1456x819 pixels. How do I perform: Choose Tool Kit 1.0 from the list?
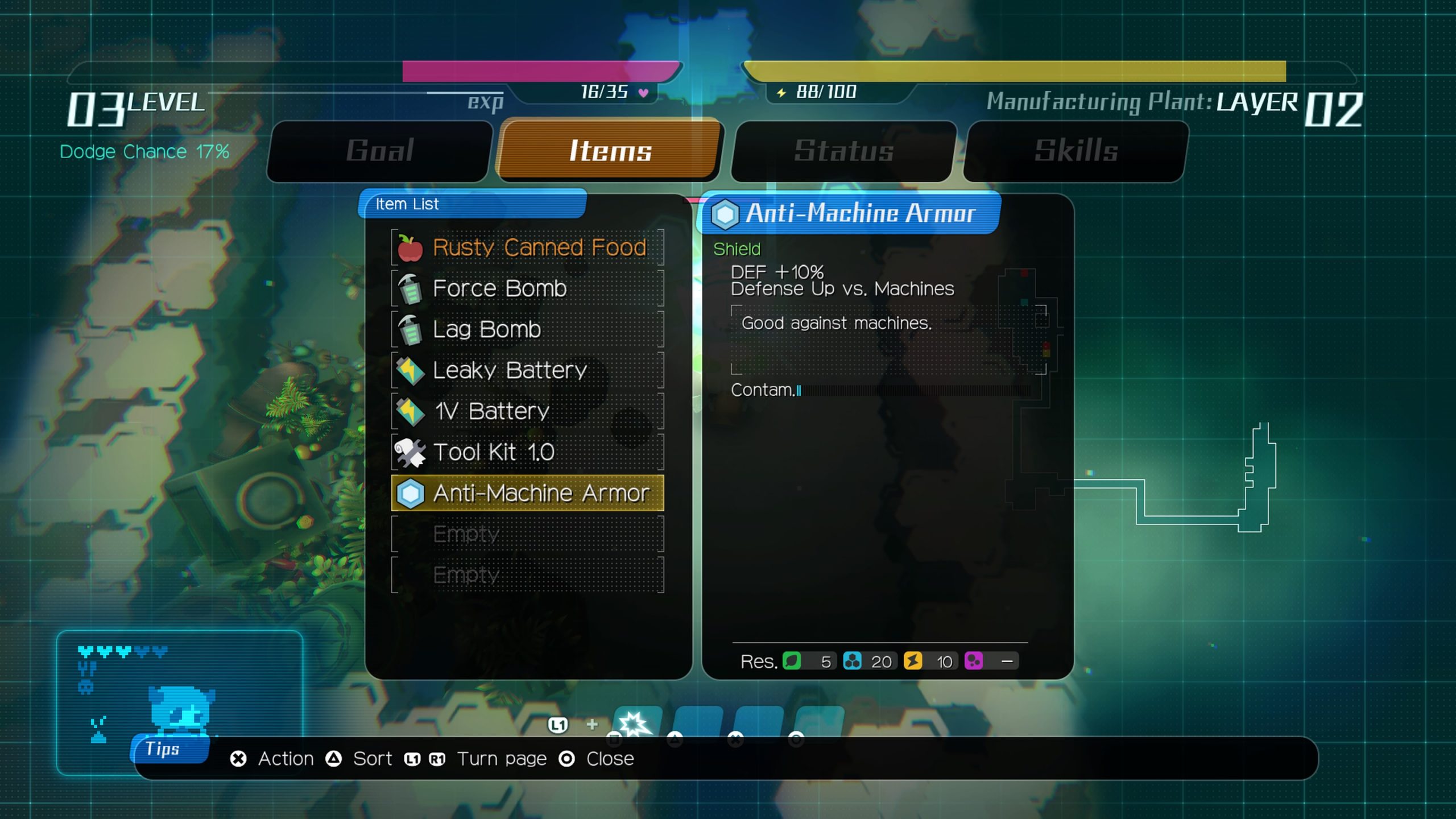(528, 452)
